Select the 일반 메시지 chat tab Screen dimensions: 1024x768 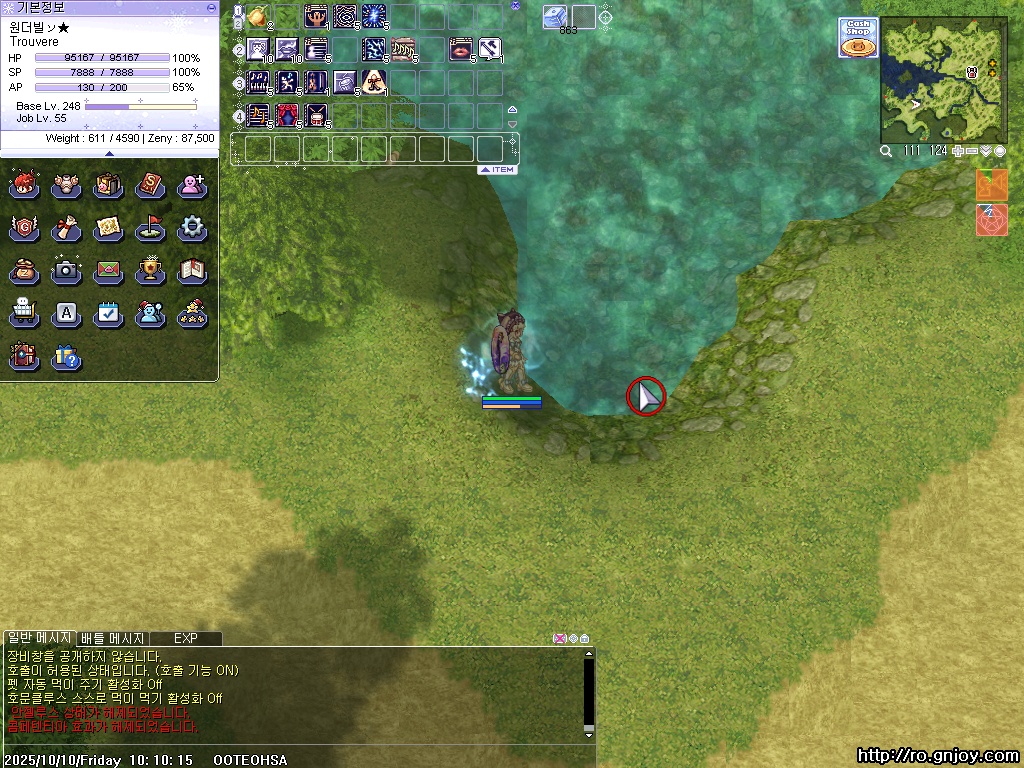(x=38, y=638)
